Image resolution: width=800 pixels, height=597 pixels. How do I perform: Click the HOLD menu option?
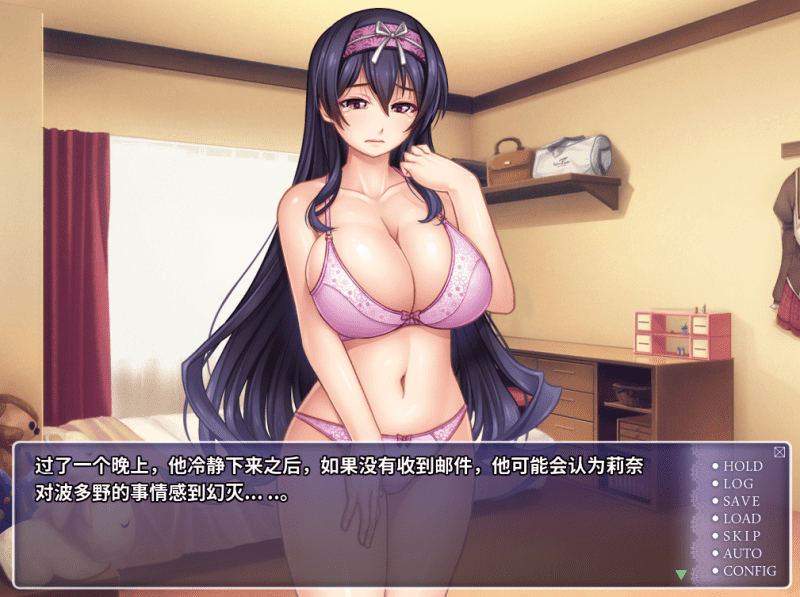(x=742, y=466)
